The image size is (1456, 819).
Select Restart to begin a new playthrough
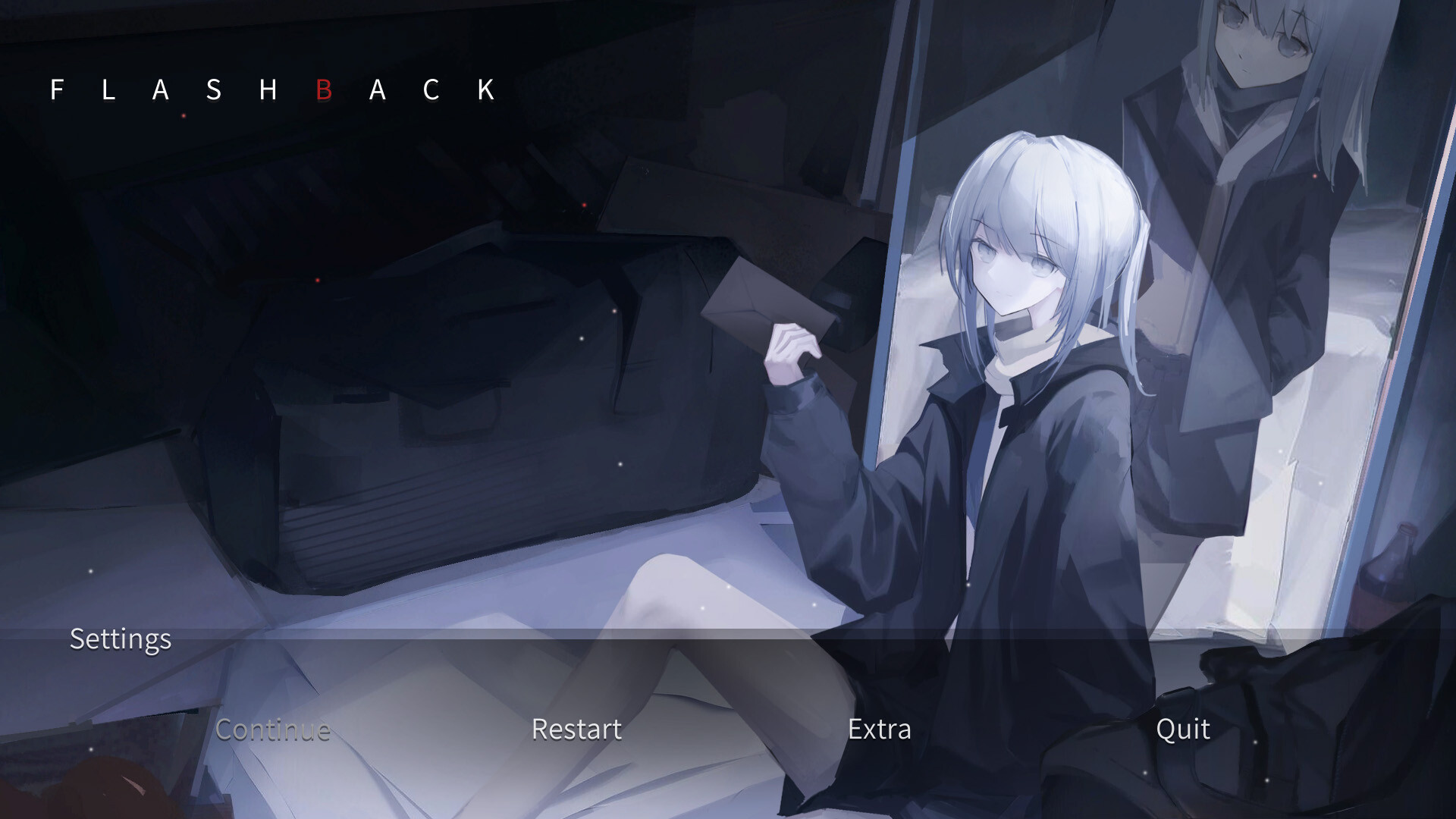576,730
